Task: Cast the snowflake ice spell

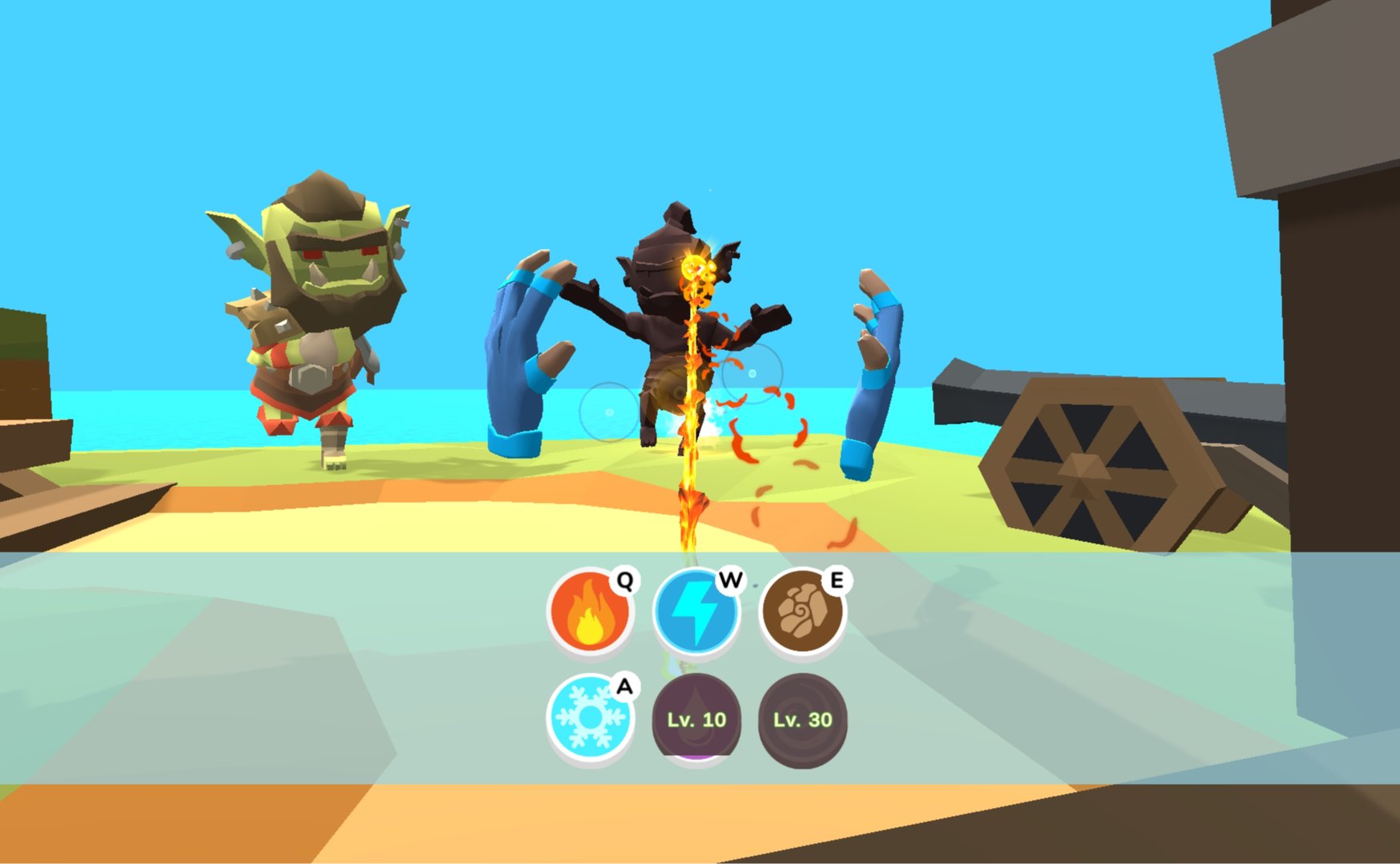Action: coord(590,718)
